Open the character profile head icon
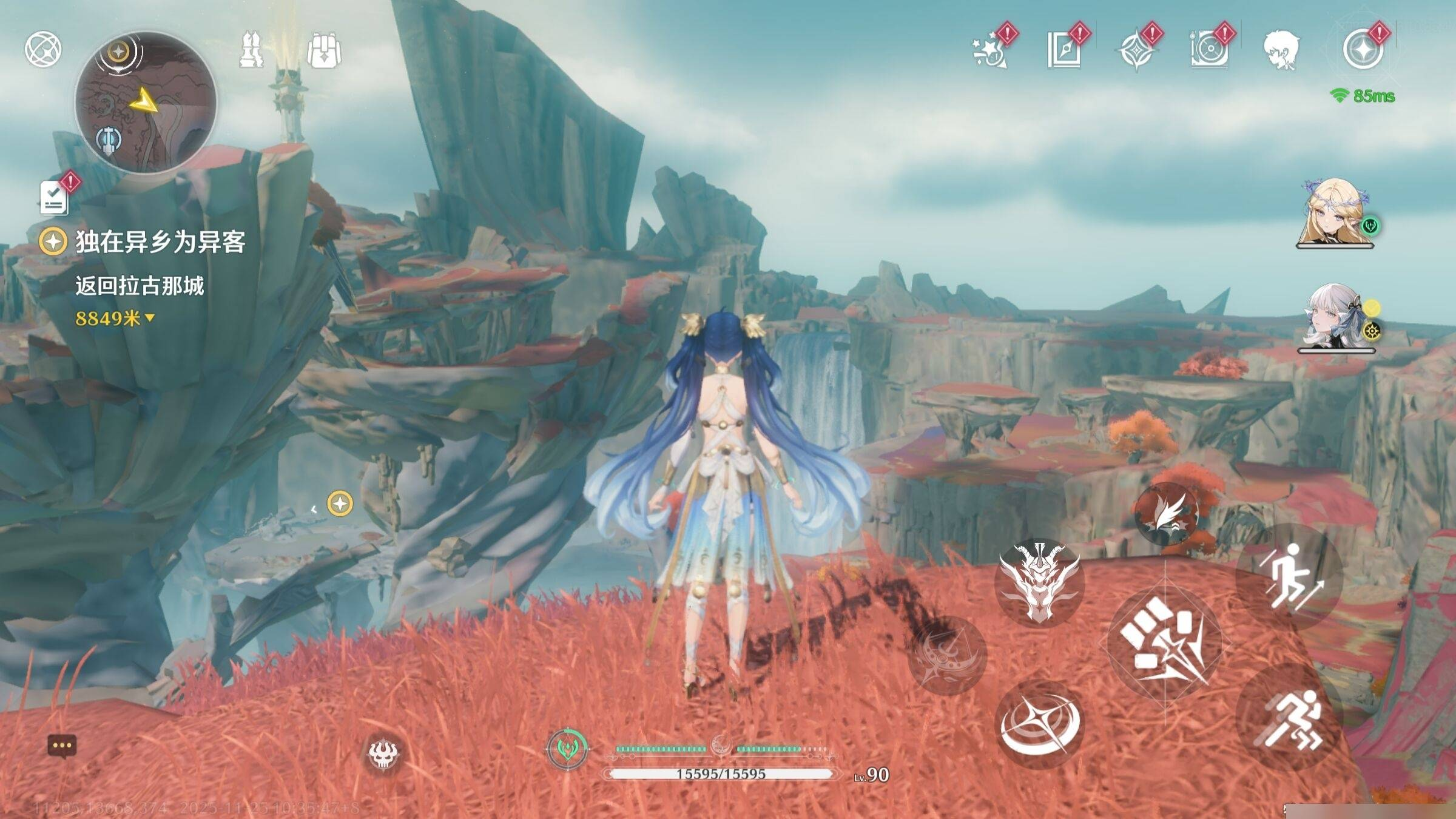The height and width of the screenshot is (819, 1456). click(x=1281, y=50)
